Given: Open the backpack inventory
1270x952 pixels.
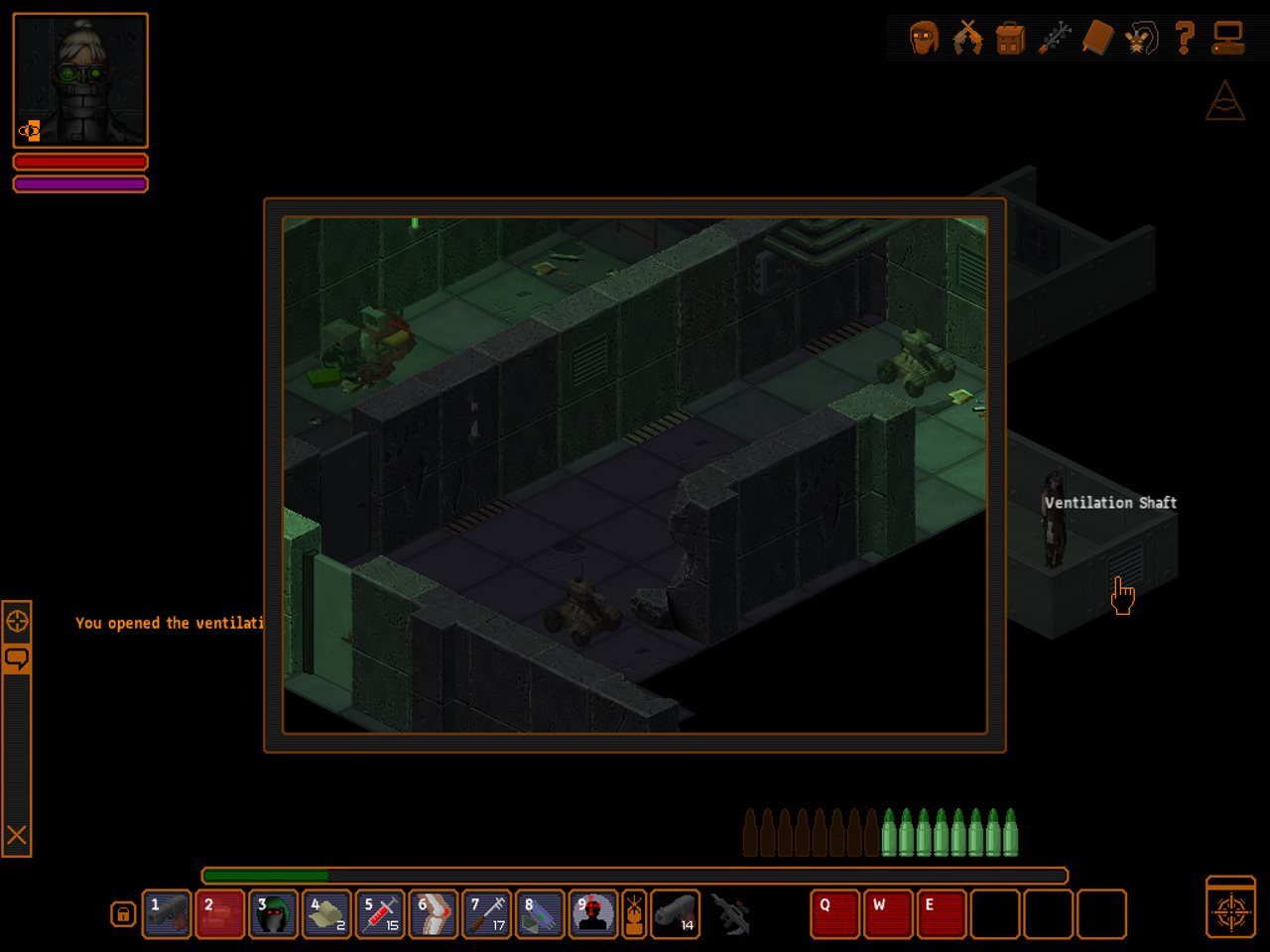Looking at the screenshot, I should [x=1010, y=39].
